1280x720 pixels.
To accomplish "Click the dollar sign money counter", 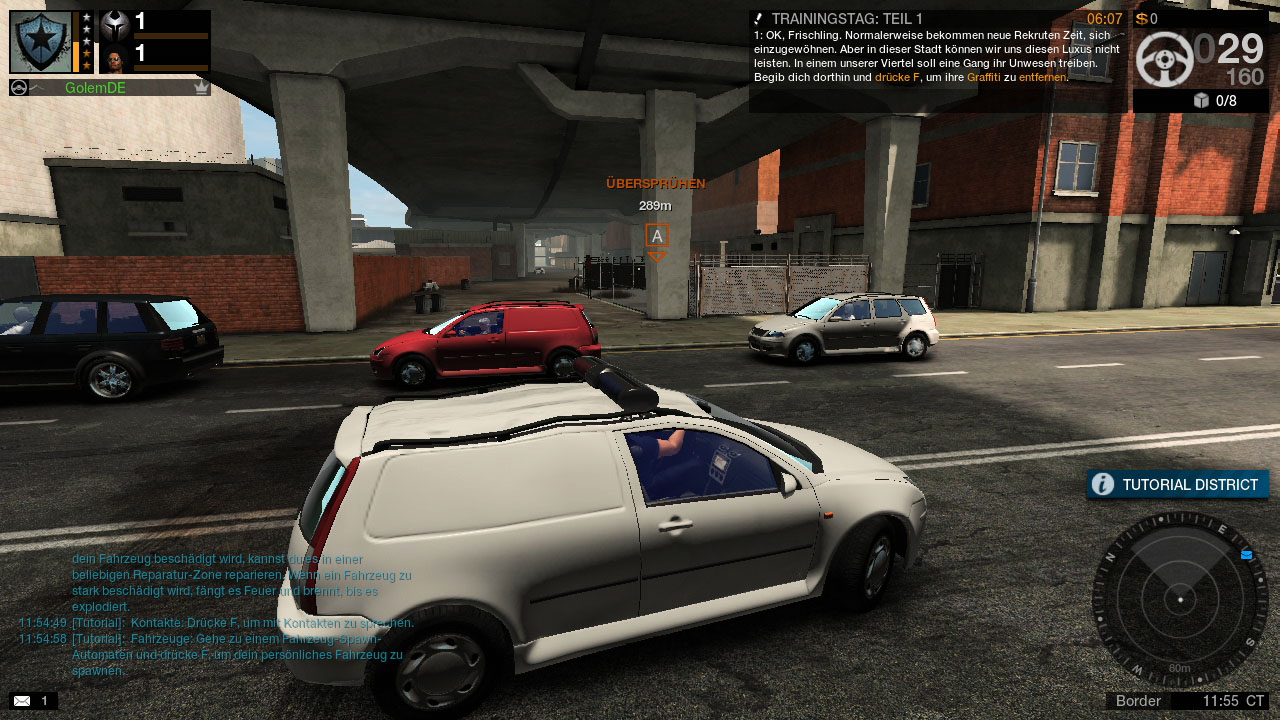I will [x=1143, y=16].
